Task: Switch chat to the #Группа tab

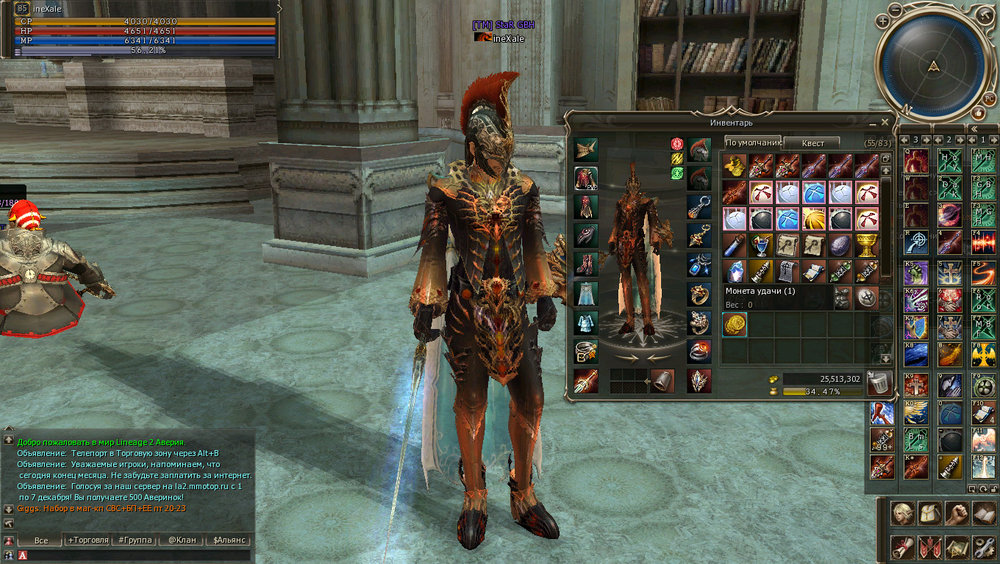Action: 135,540
